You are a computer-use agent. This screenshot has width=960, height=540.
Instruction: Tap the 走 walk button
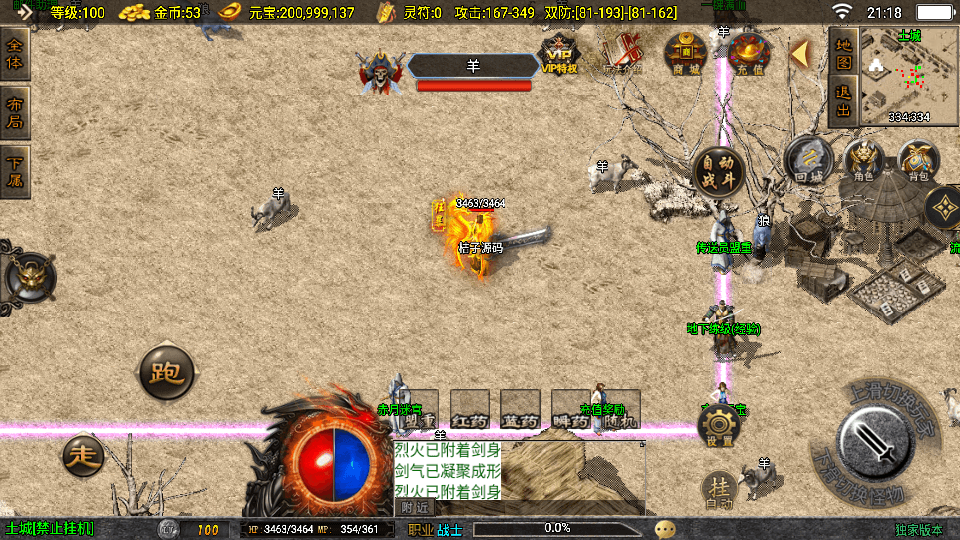click(83, 456)
